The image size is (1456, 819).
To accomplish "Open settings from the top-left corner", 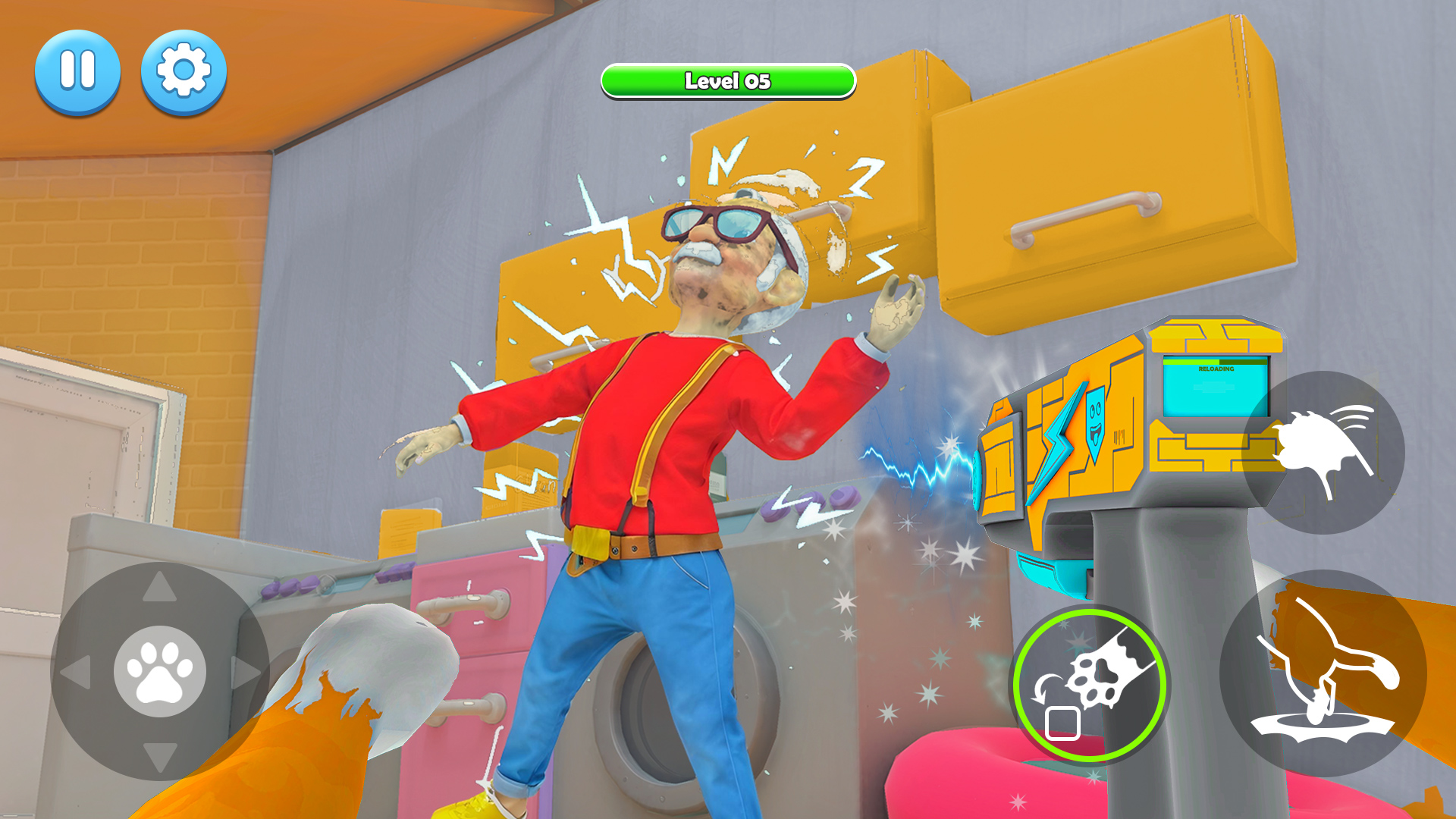I will 184,71.
